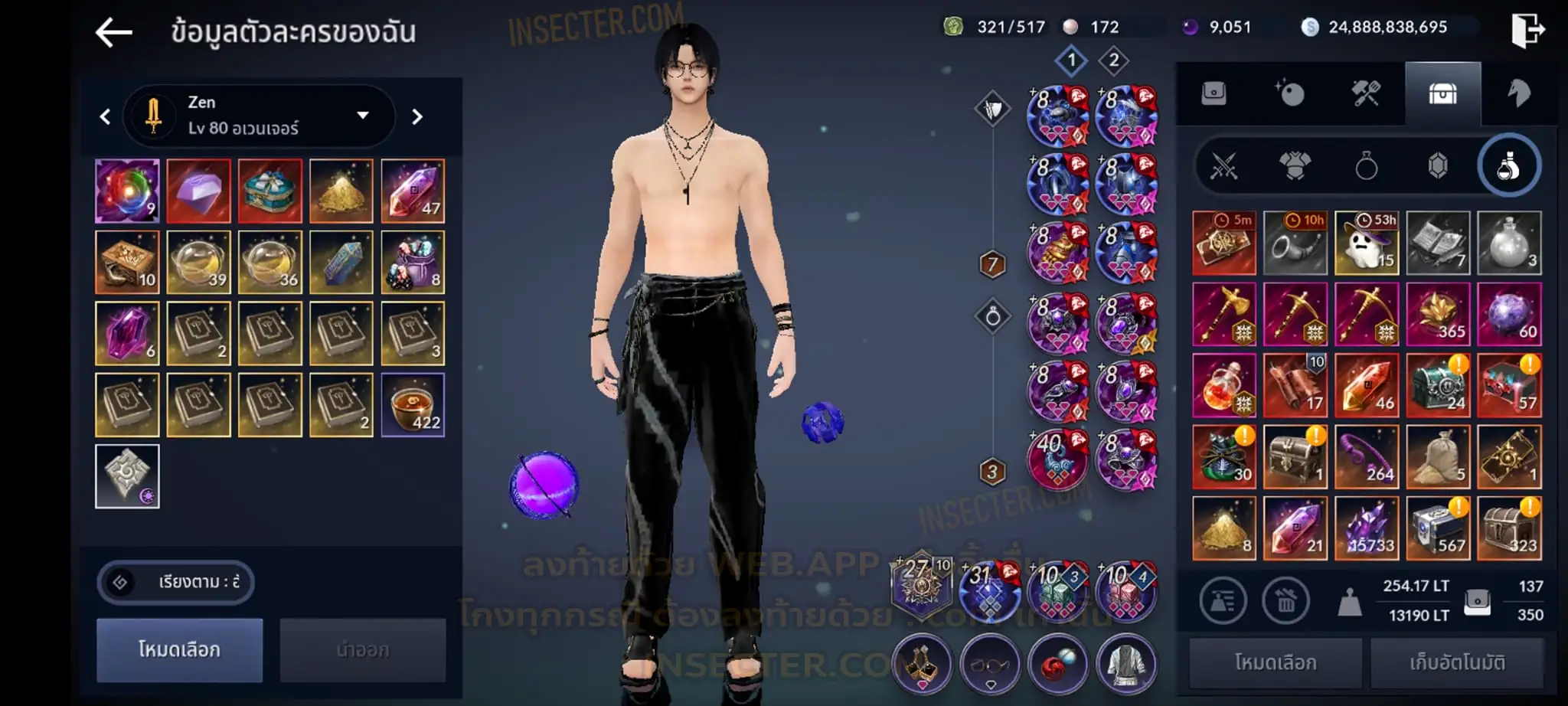
Task: Exit via the top-right door icon
Action: 1527,31
